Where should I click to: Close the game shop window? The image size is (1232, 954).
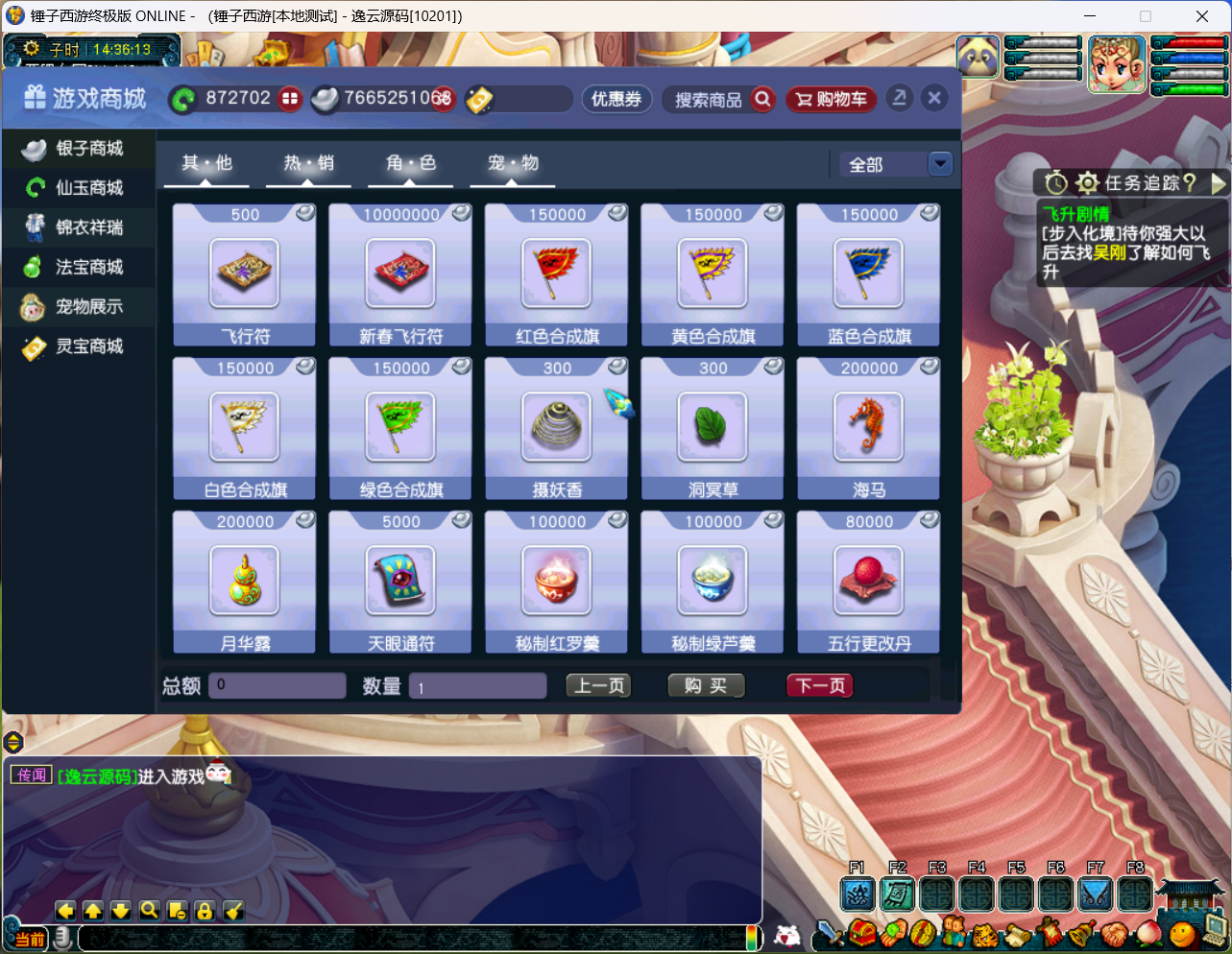pyautogui.click(x=934, y=98)
